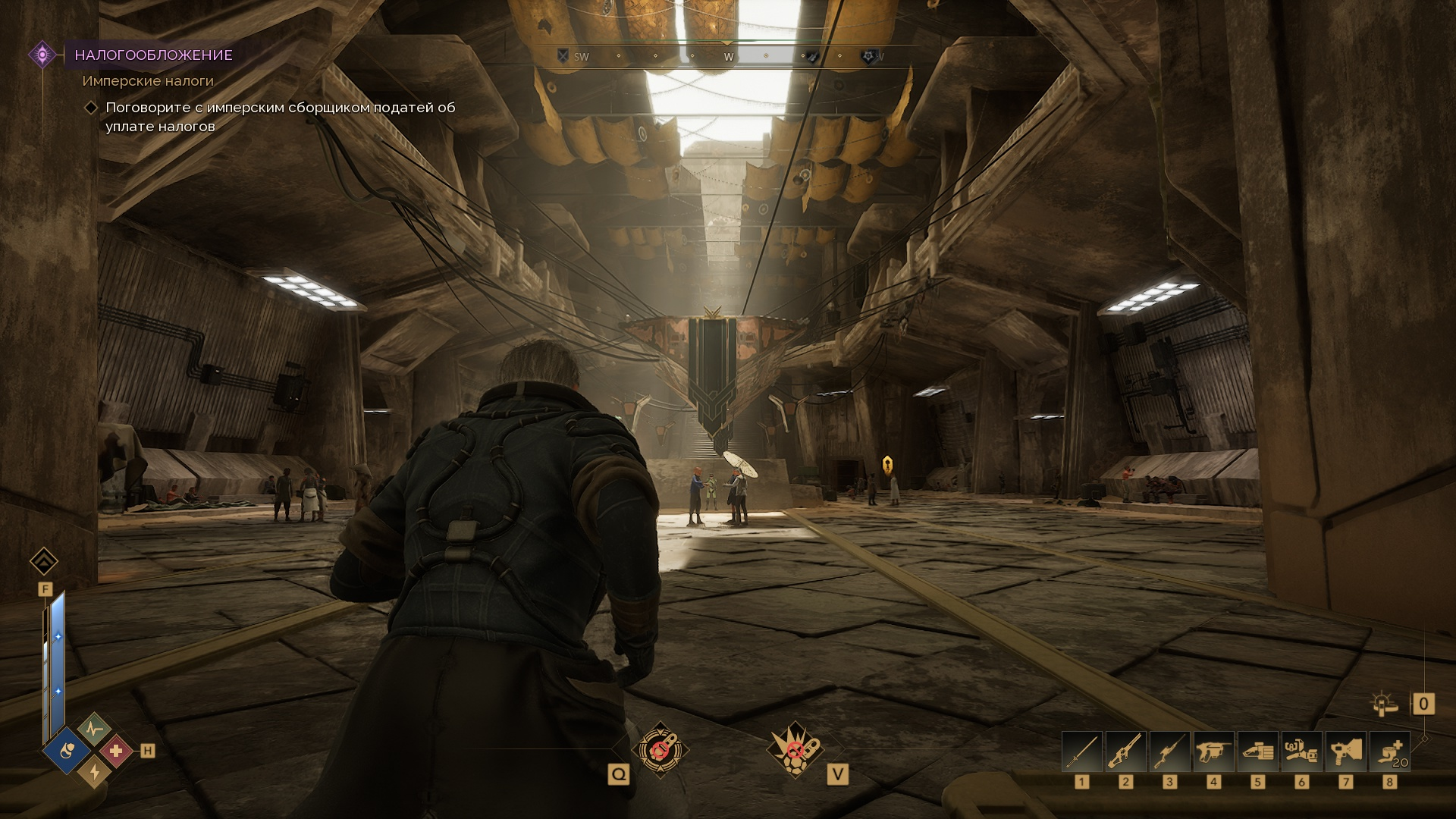Click the yellow lightning bolt diamond icon

coord(94,772)
